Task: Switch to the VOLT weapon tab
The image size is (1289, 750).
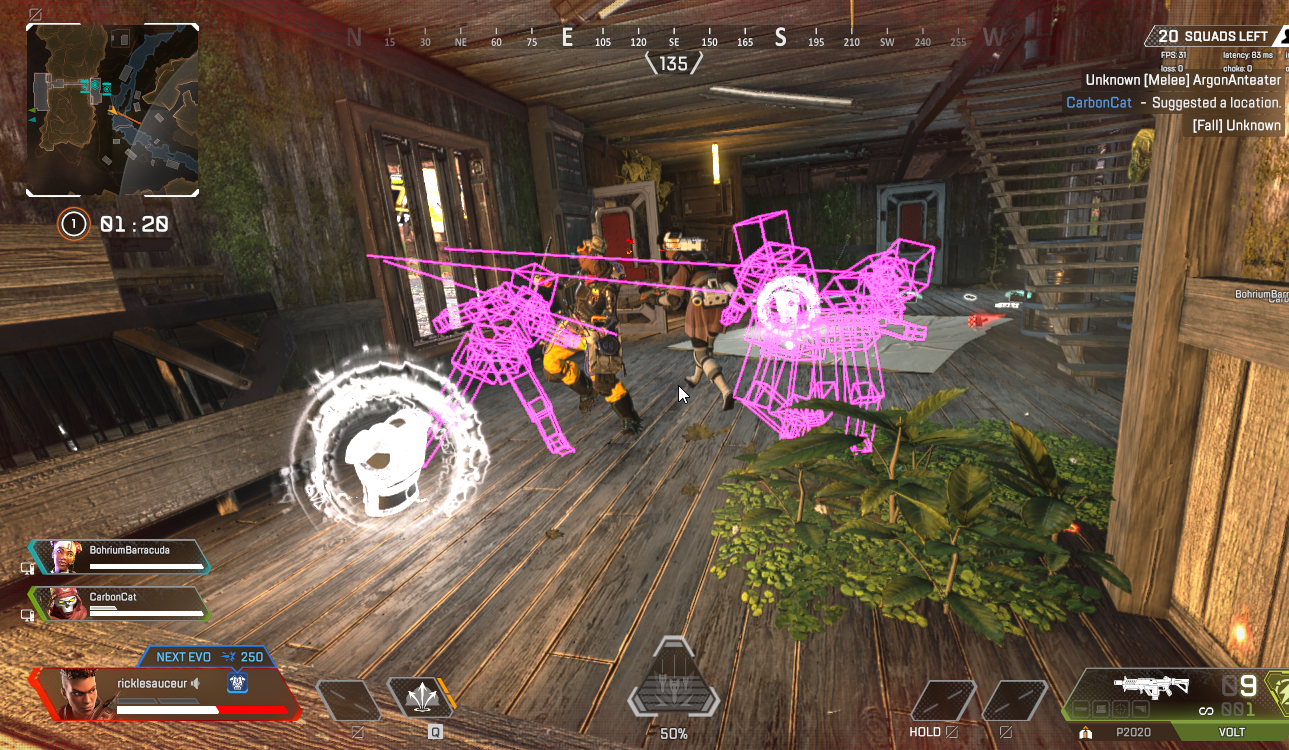Action: (1231, 732)
